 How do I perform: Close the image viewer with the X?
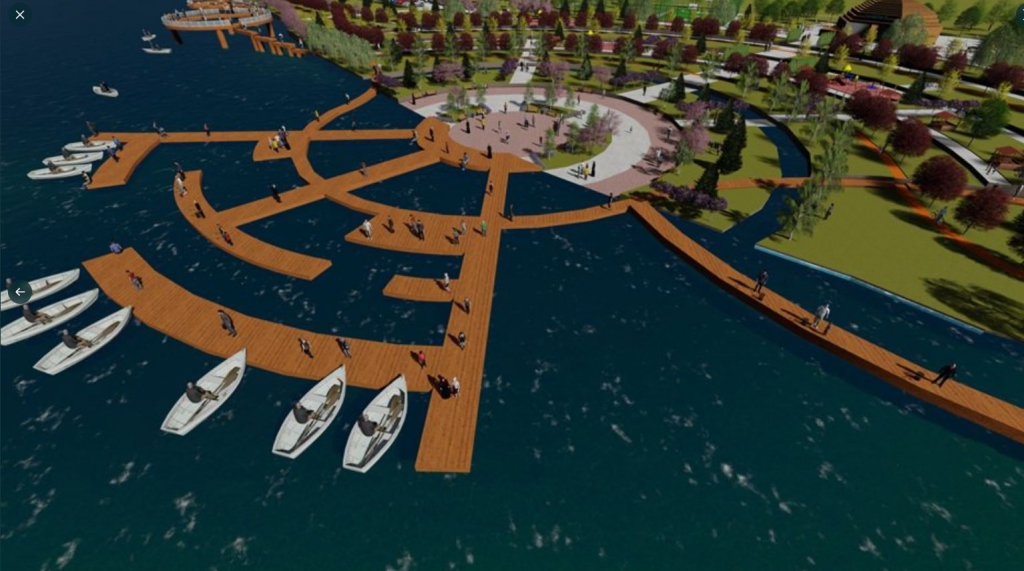(x=19, y=15)
